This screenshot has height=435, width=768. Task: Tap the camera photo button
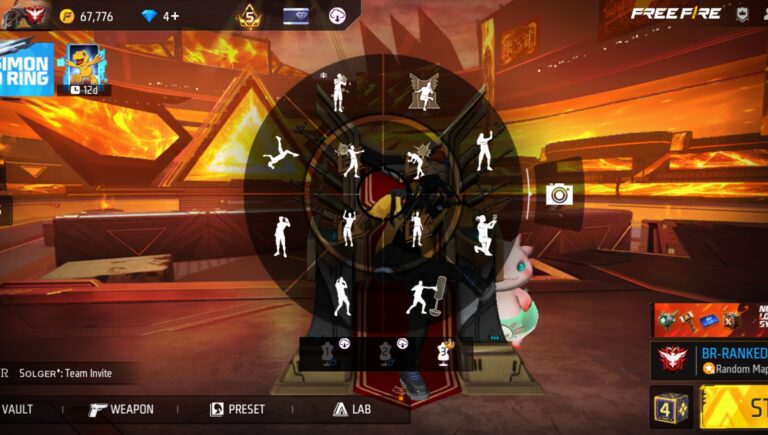(x=559, y=194)
